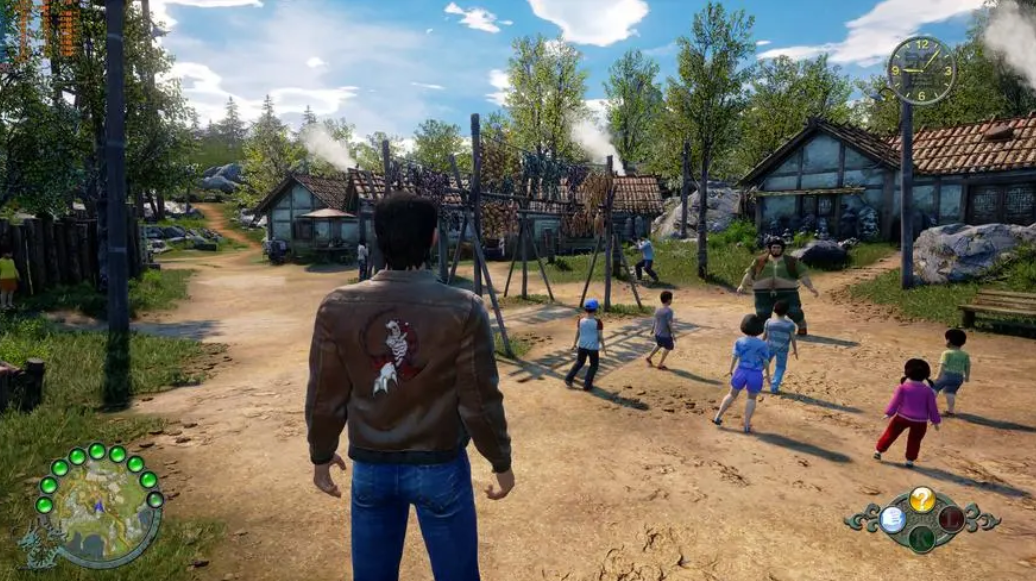
Task: Click the in-game clock dial
Action: [921, 70]
